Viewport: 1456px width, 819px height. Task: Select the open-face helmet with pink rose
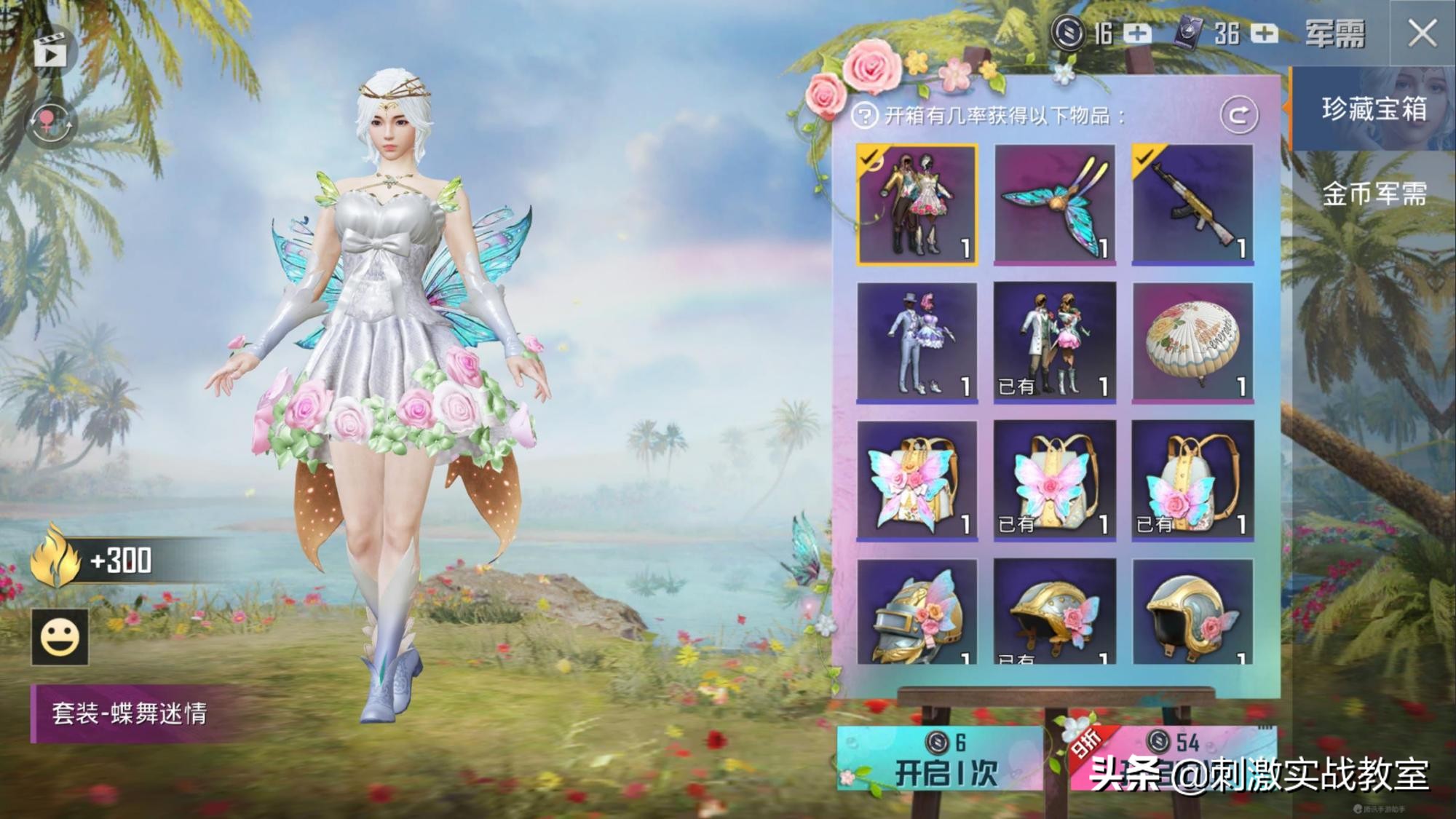(1192, 613)
